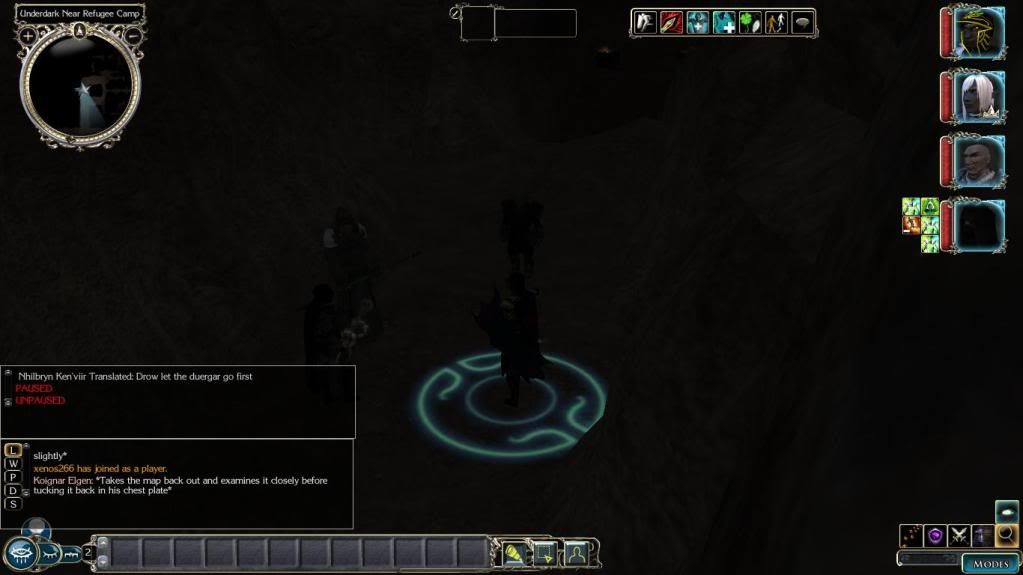Select the dark hooded party portrait

pyautogui.click(x=976, y=224)
